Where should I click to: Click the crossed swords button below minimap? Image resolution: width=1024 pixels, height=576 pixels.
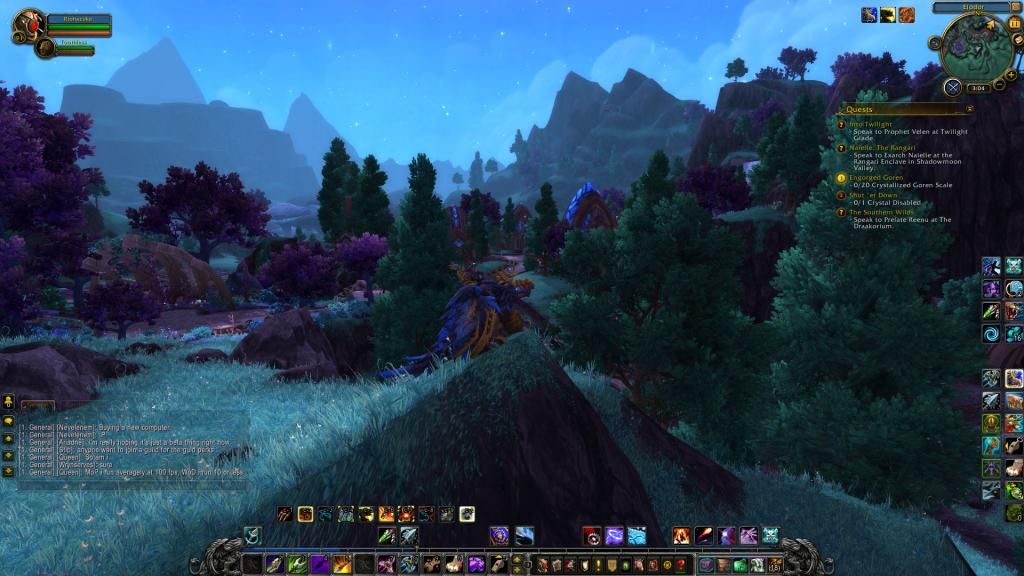click(x=953, y=87)
